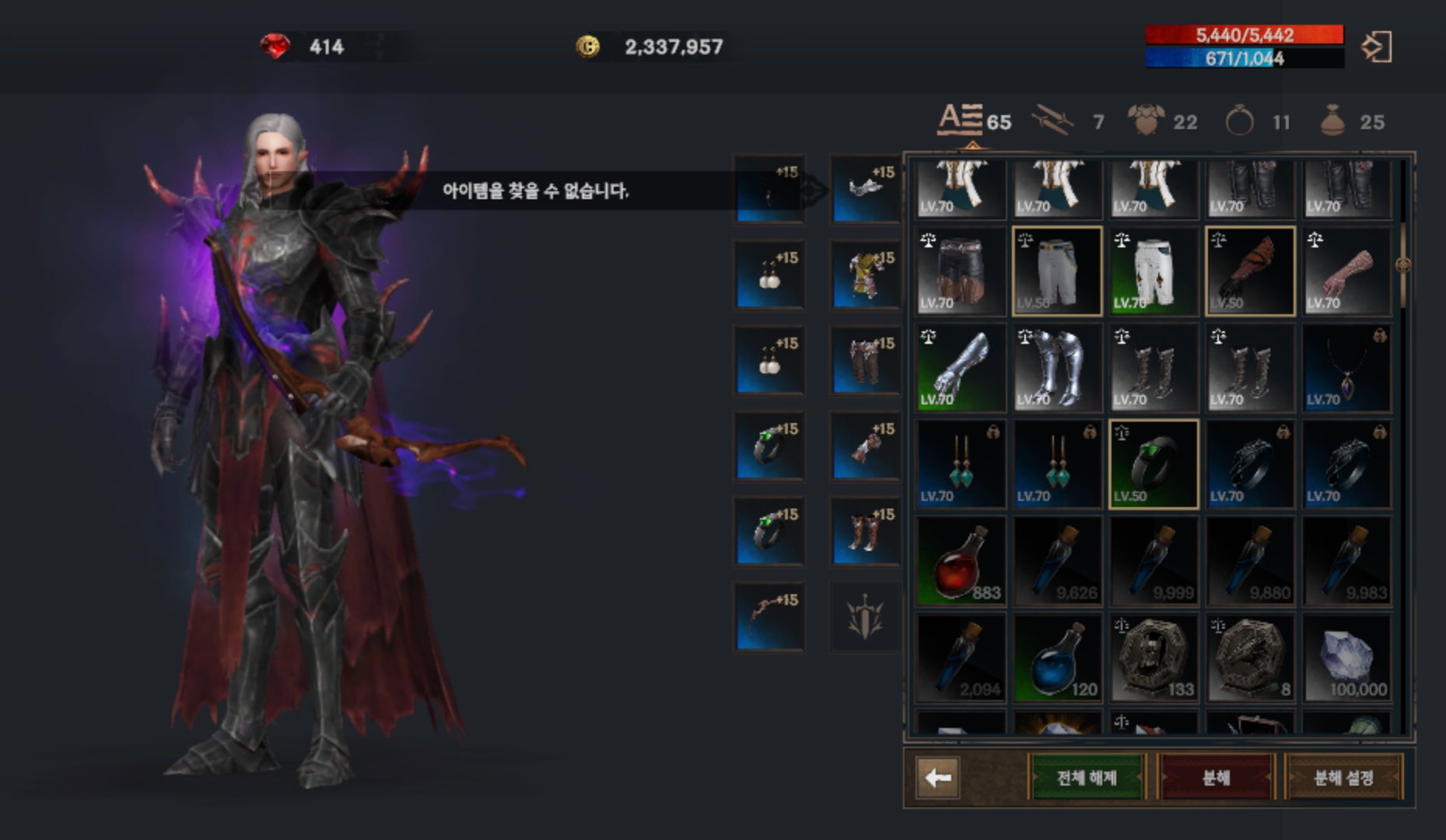Viewport: 1446px width, 840px height.
Task: Switch to the all-items tab showing 65
Action: [x=973, y=121]
